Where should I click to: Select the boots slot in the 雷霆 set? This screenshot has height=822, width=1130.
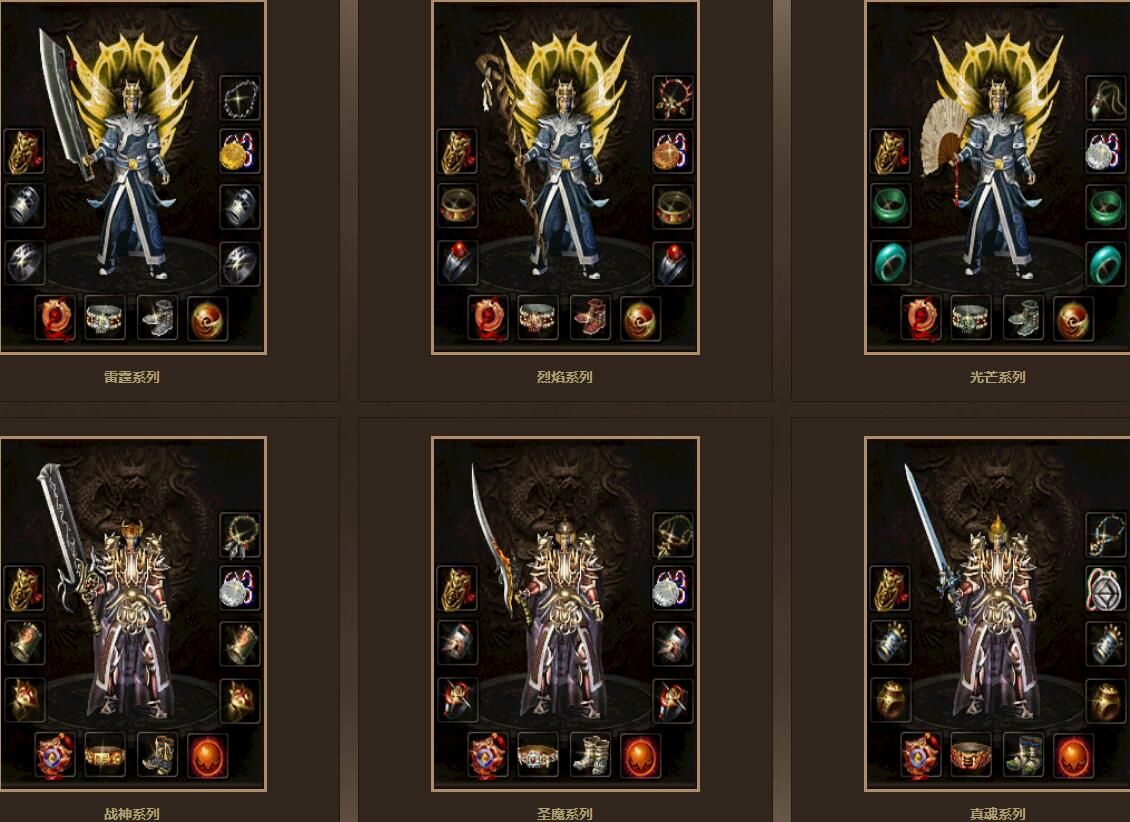[157, 318]
